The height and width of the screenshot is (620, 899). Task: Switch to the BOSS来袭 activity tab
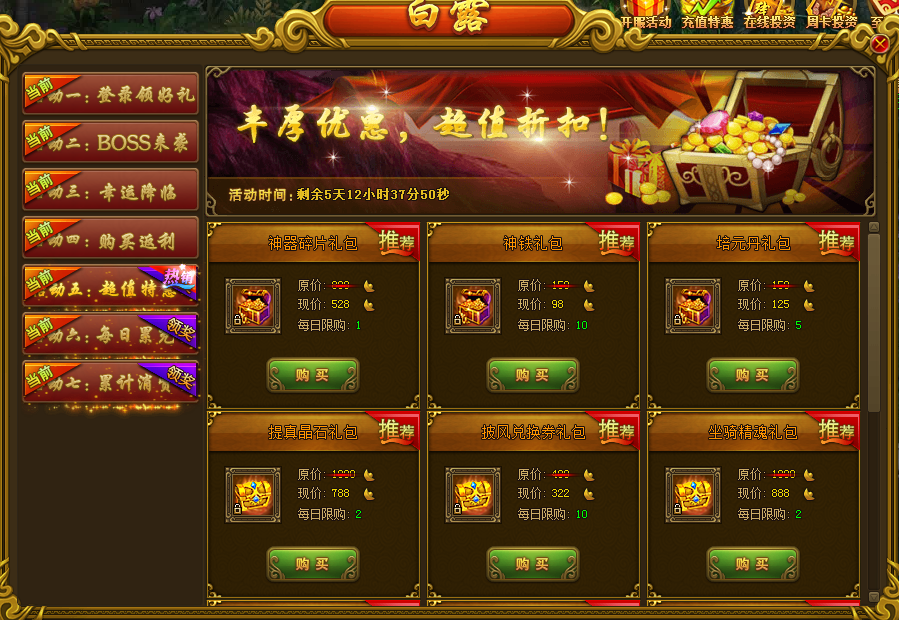[x=111, y=142]
